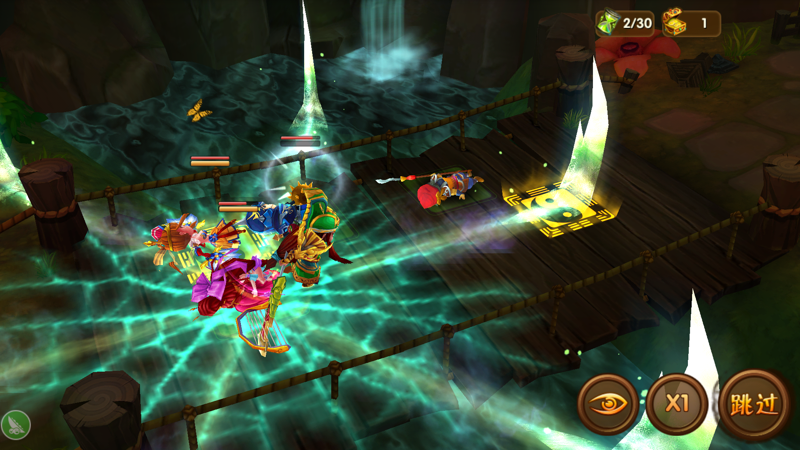This screenshot has width=800, height=450.
Task: Toggle the X1 battle speed button
Action: point(677,404)
